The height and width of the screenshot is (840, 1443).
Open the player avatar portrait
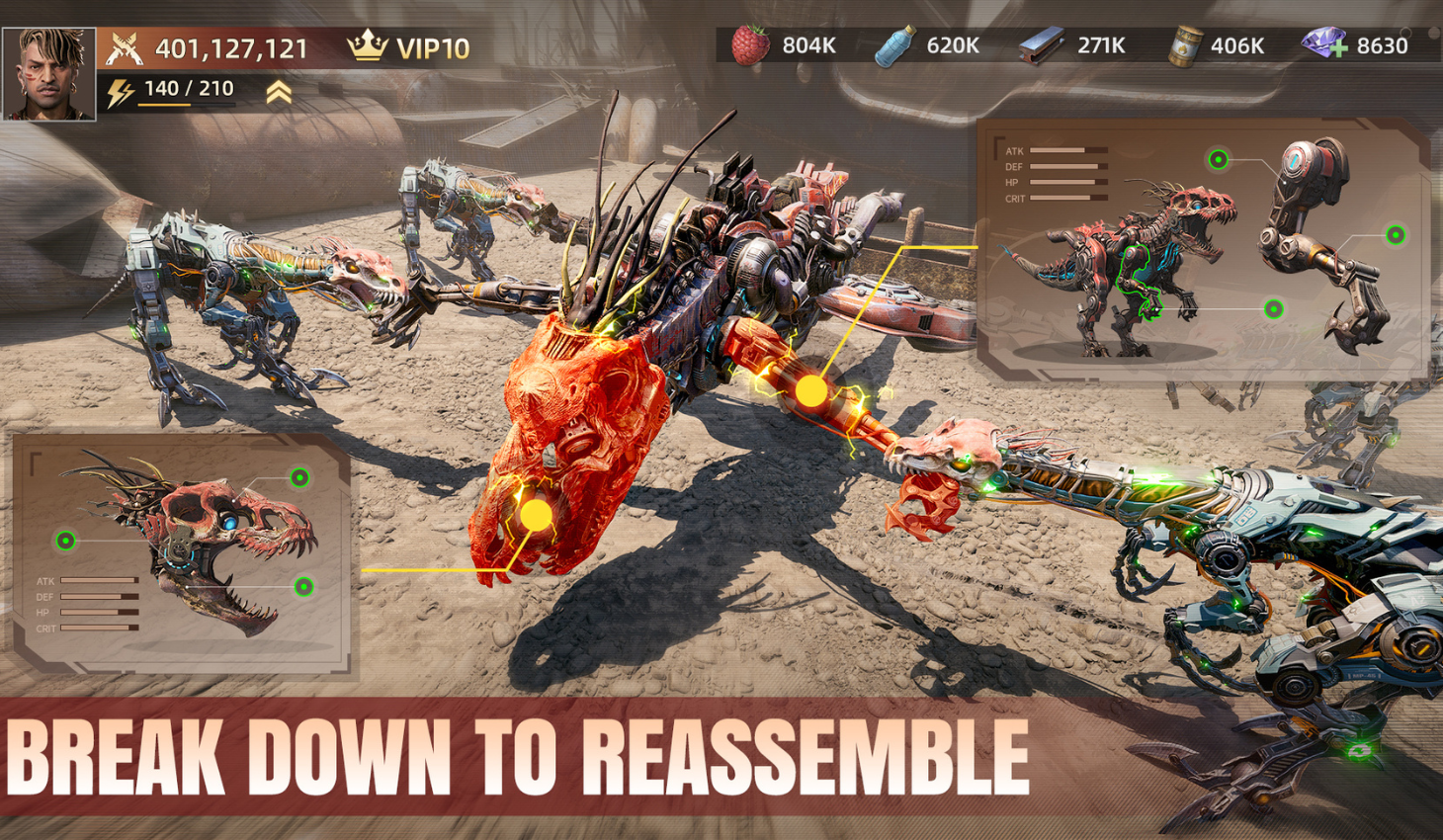pos(49,74)
